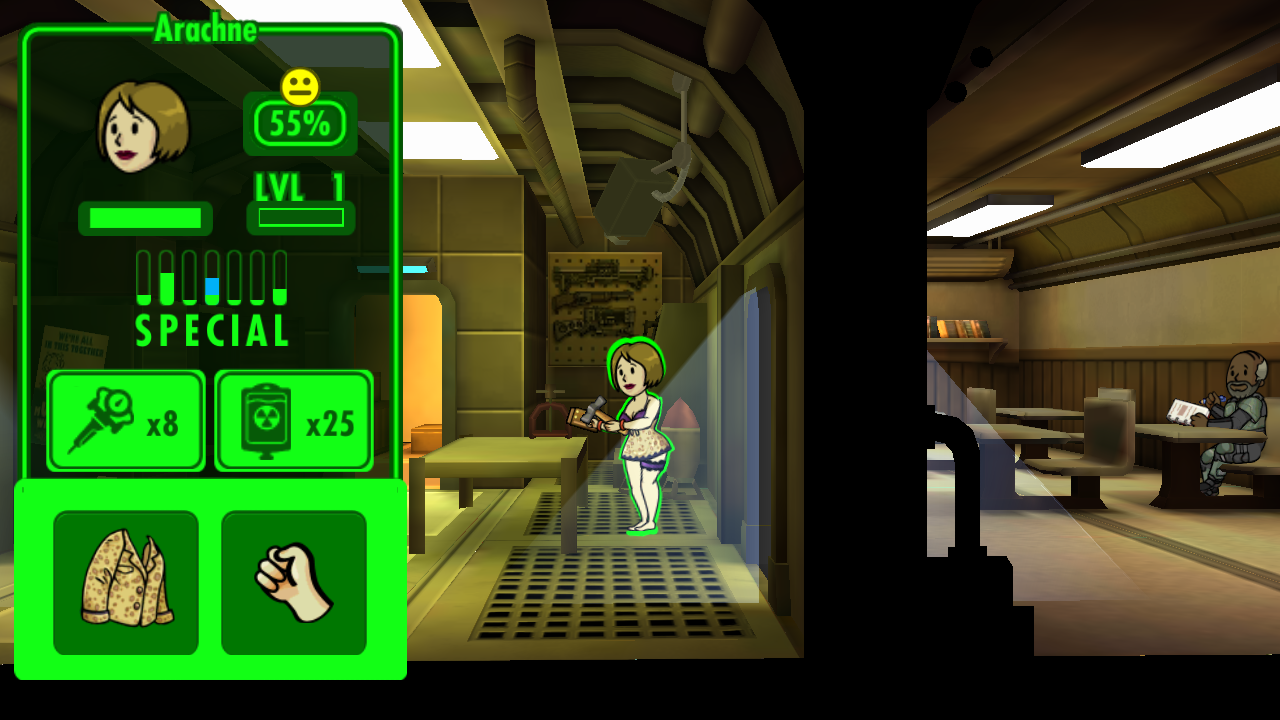Use a Stimpak on Arachne

(x=126, y=421)
